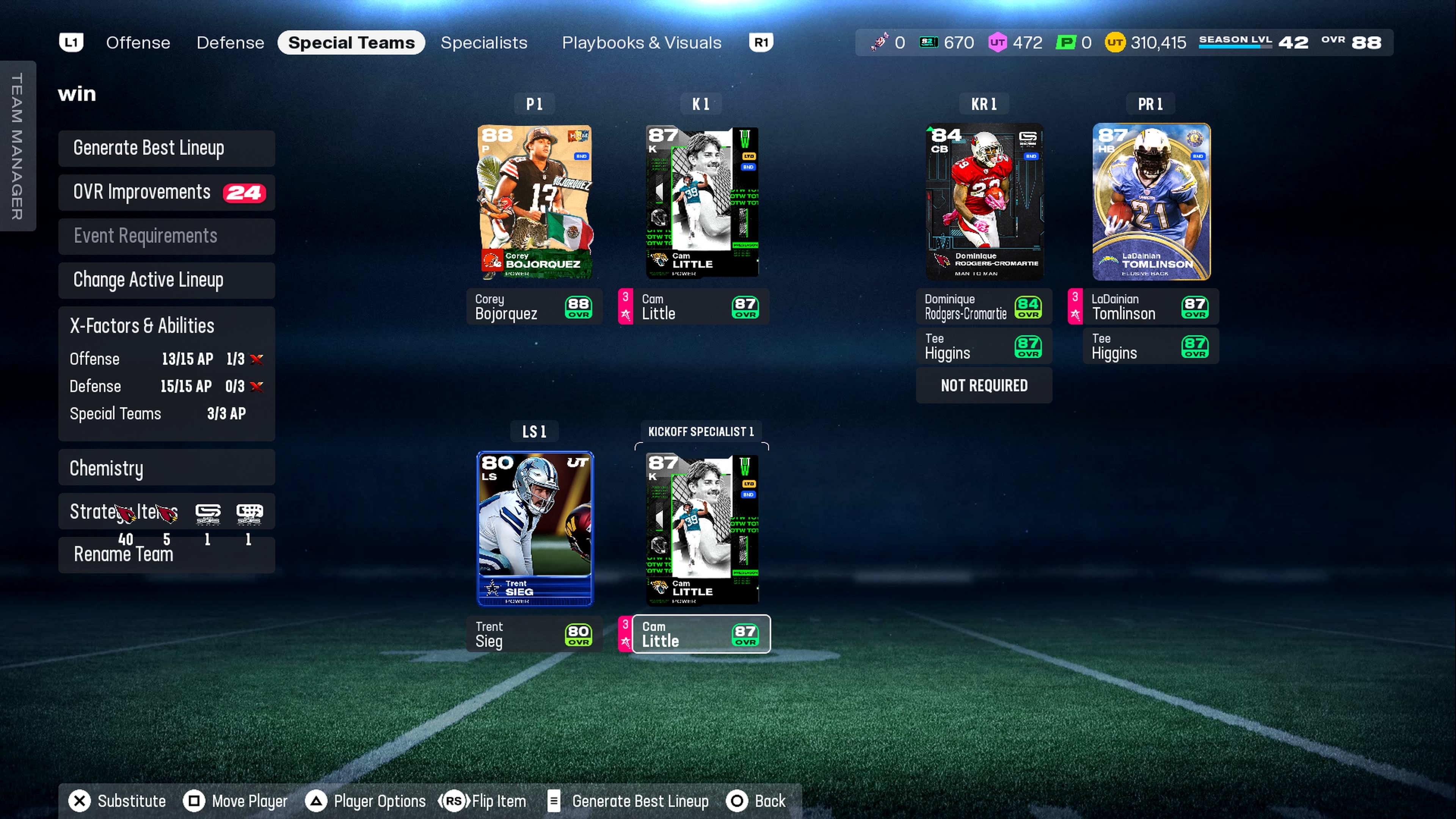Open the Chemistry menu
The height and width of the screenshot is (819, 1456).
[x=166, y=468]
